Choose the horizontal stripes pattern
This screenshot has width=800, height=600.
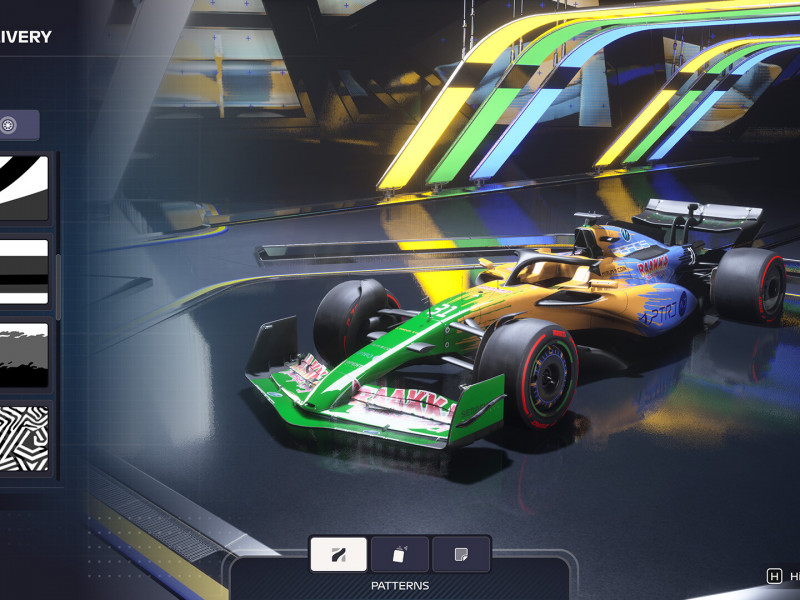(x=23, y=271)
